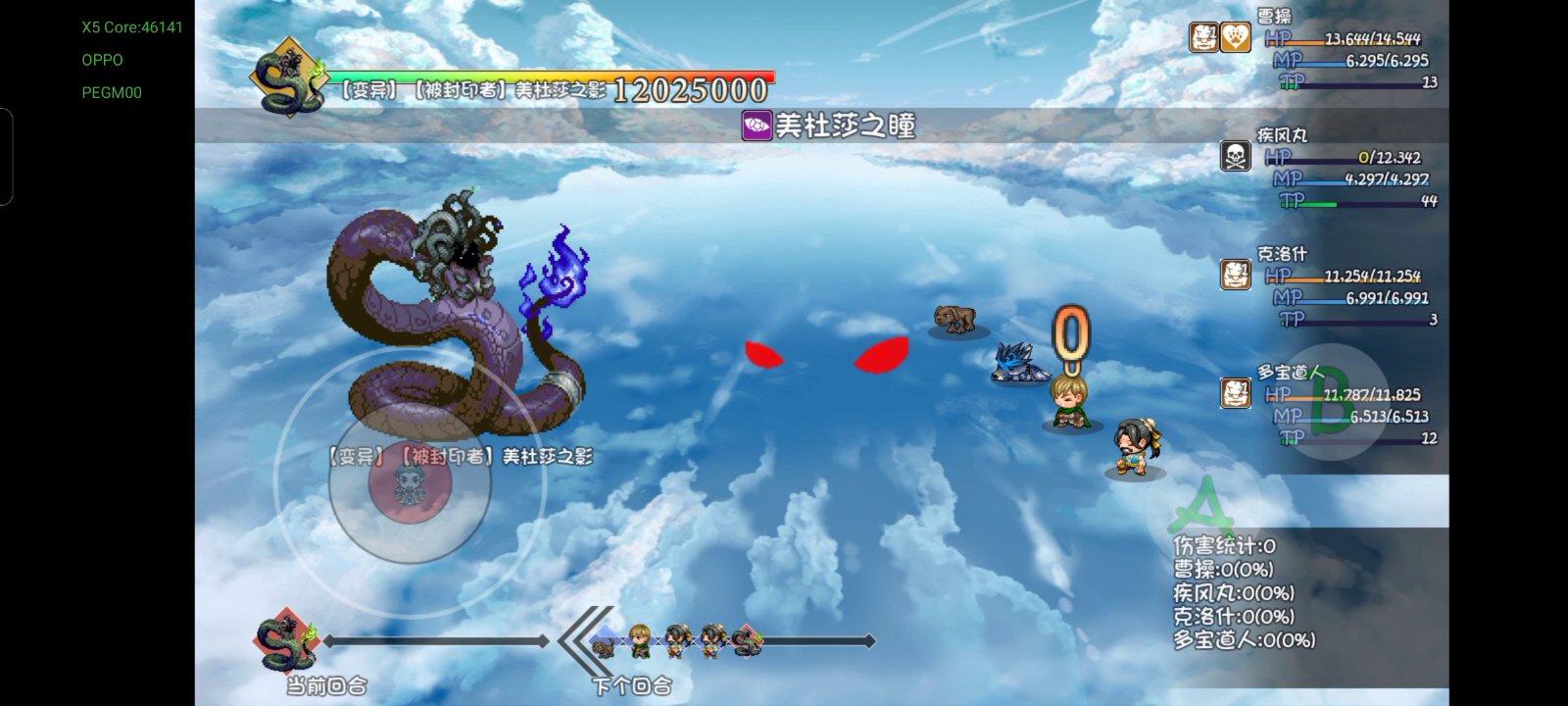This screenshot has height=706, width=1568.
Task: Select 克洛什's party portrait icon
Action: (x=1235, y=275)
